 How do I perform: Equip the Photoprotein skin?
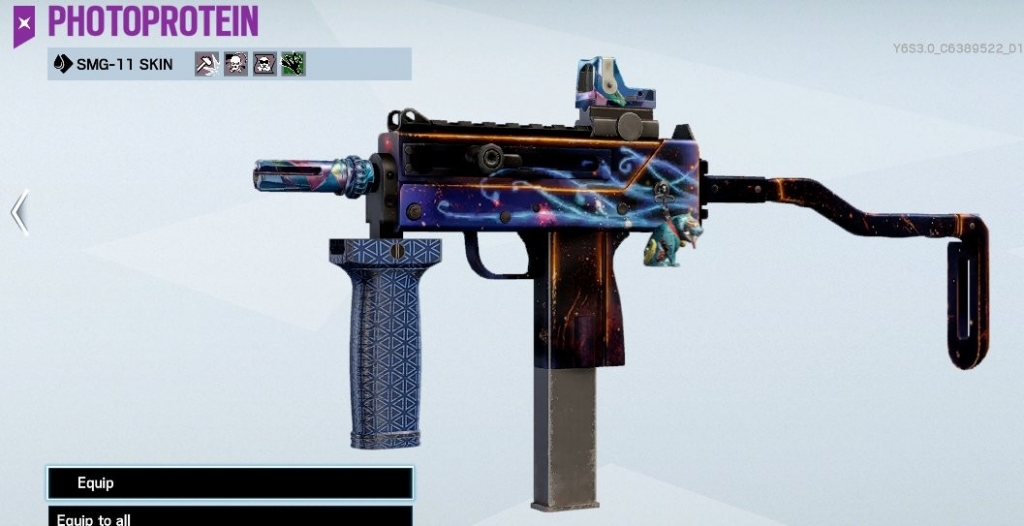[229, 483]
